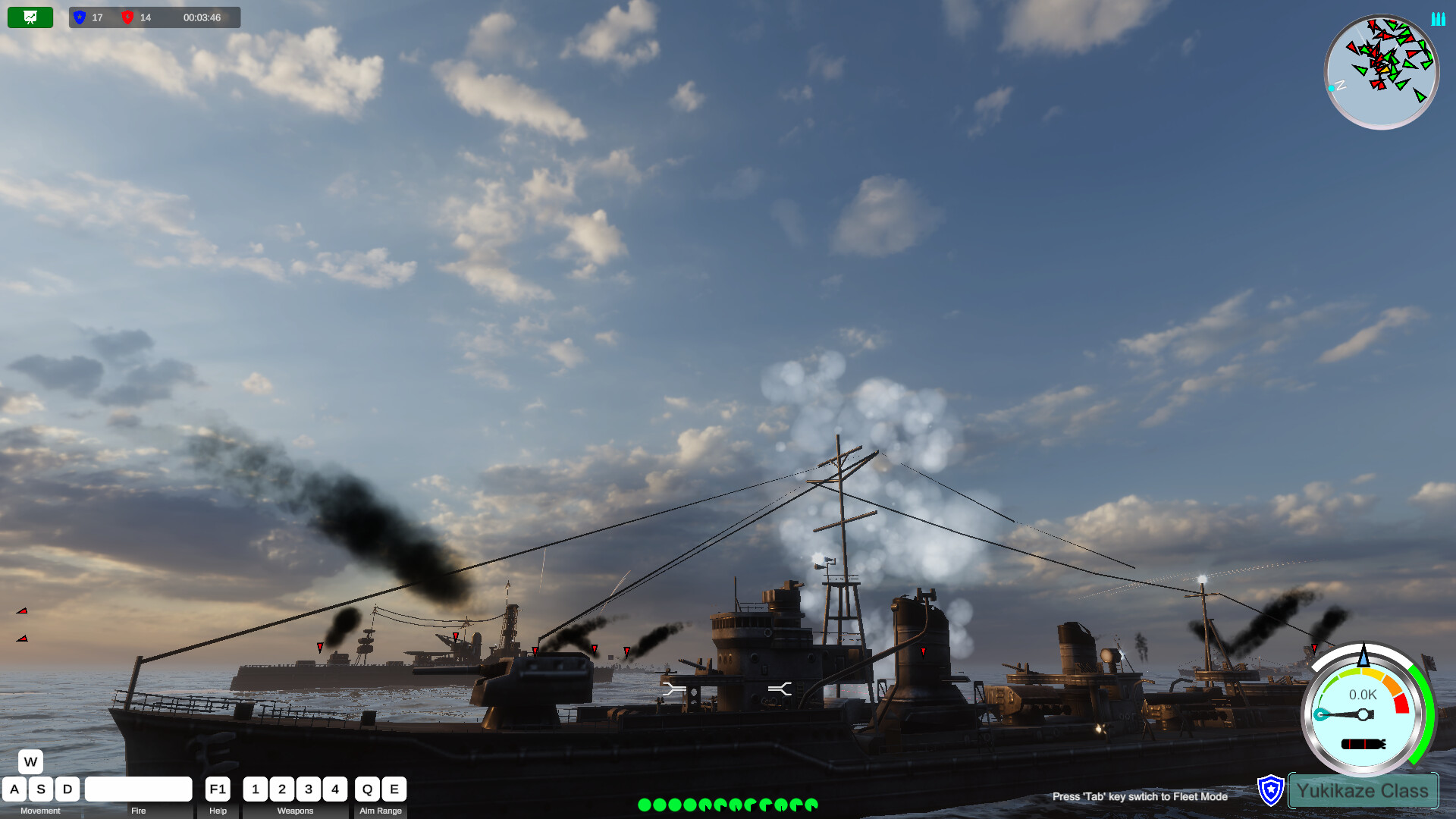This screenshot has width=1456, height=819.
Task: Switch to weapon slot 3
Action: coord(308,789)
